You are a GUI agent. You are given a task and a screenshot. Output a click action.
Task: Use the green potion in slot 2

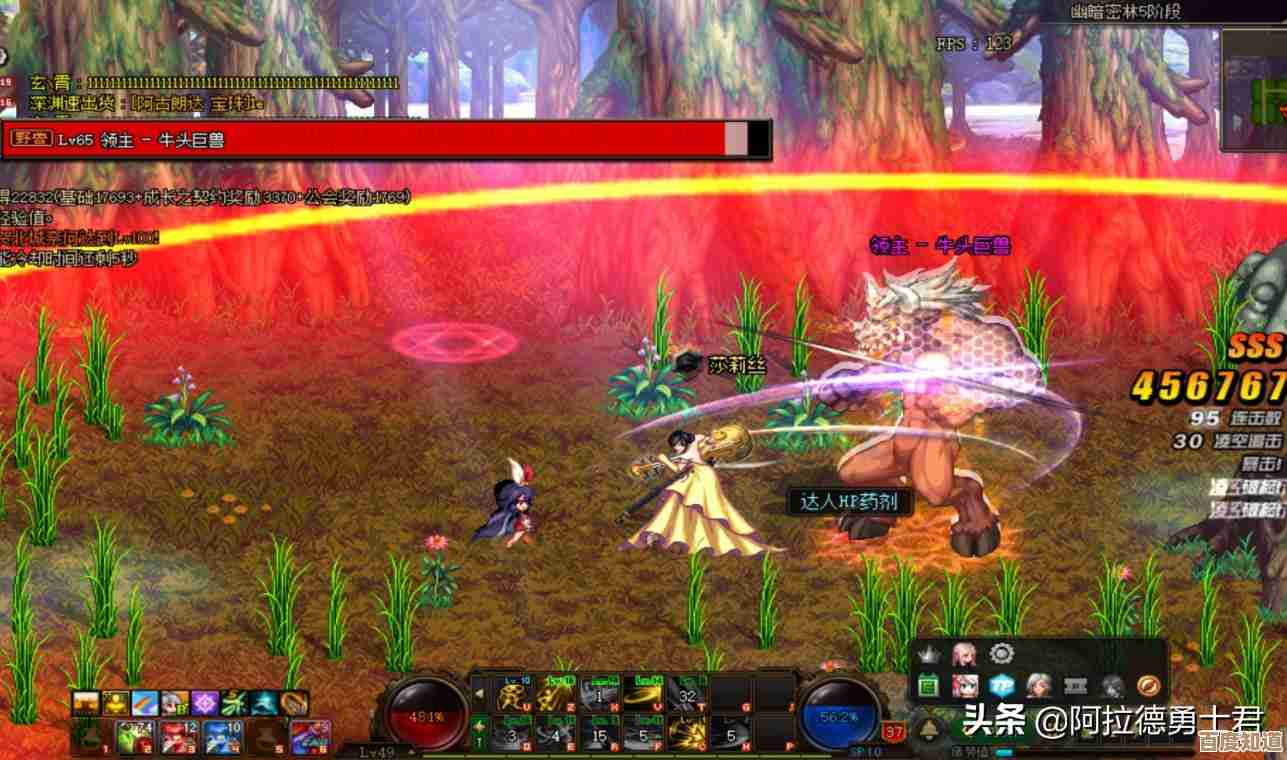134,737
